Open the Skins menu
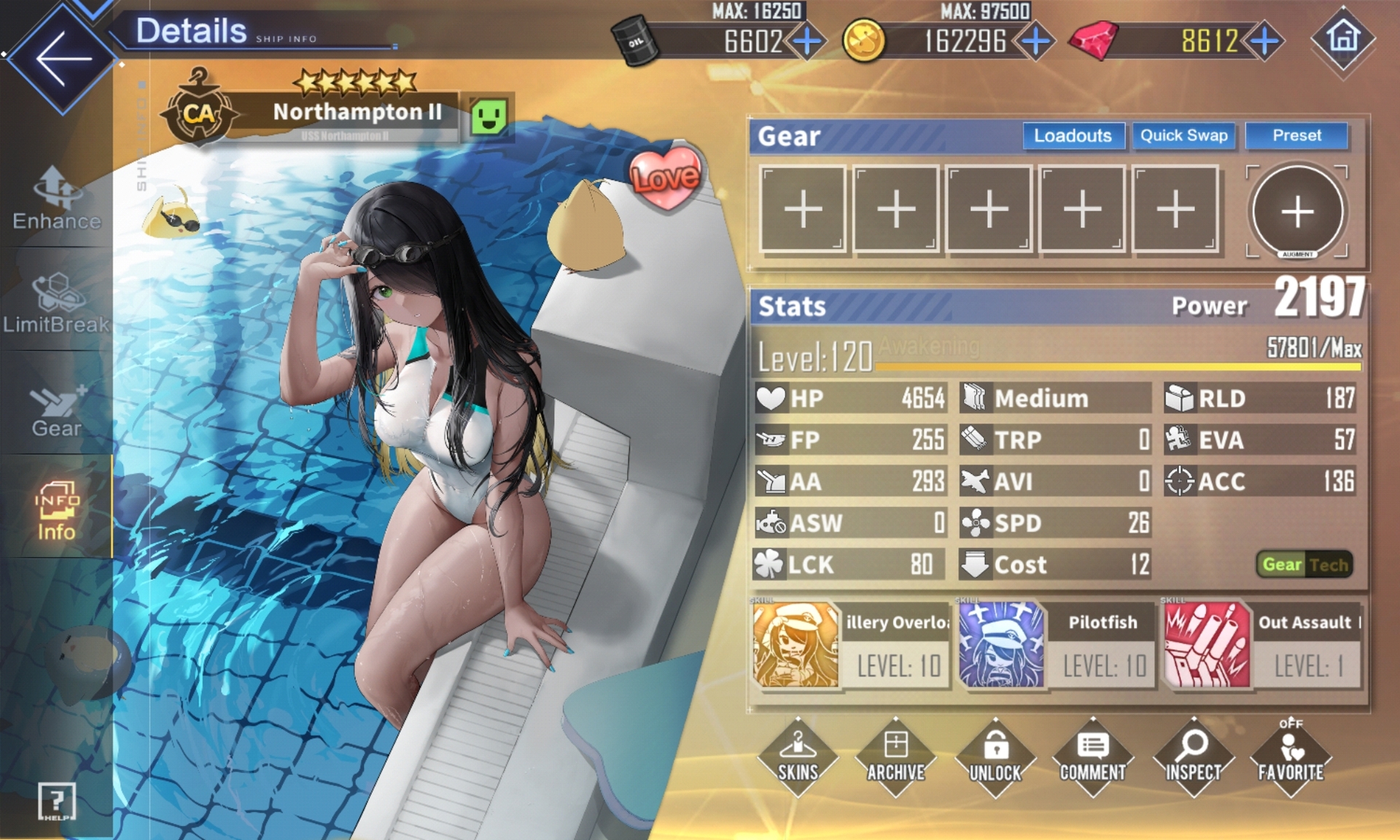The width and height of the screenshot is (1400, 840). coord(798,757)
